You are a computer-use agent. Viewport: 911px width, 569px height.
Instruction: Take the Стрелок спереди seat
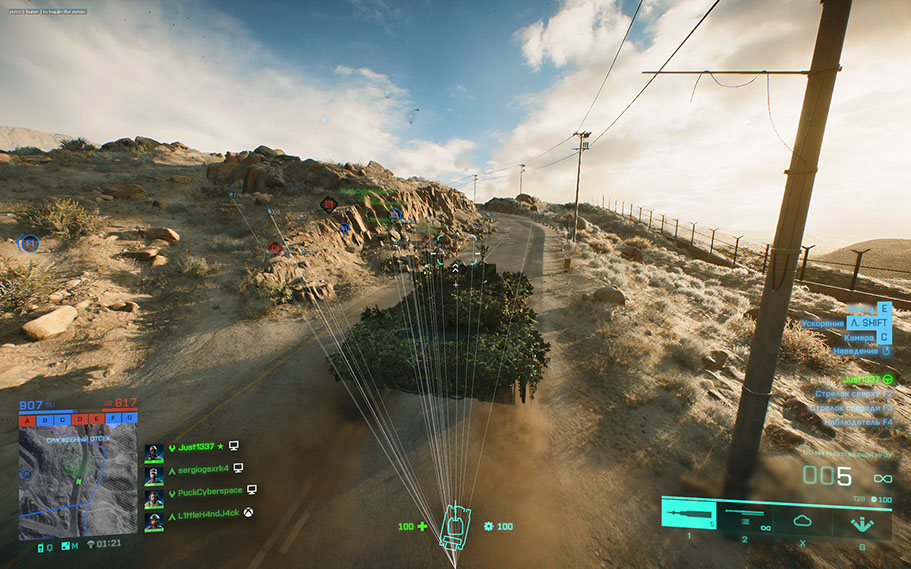tap(853, 408)
